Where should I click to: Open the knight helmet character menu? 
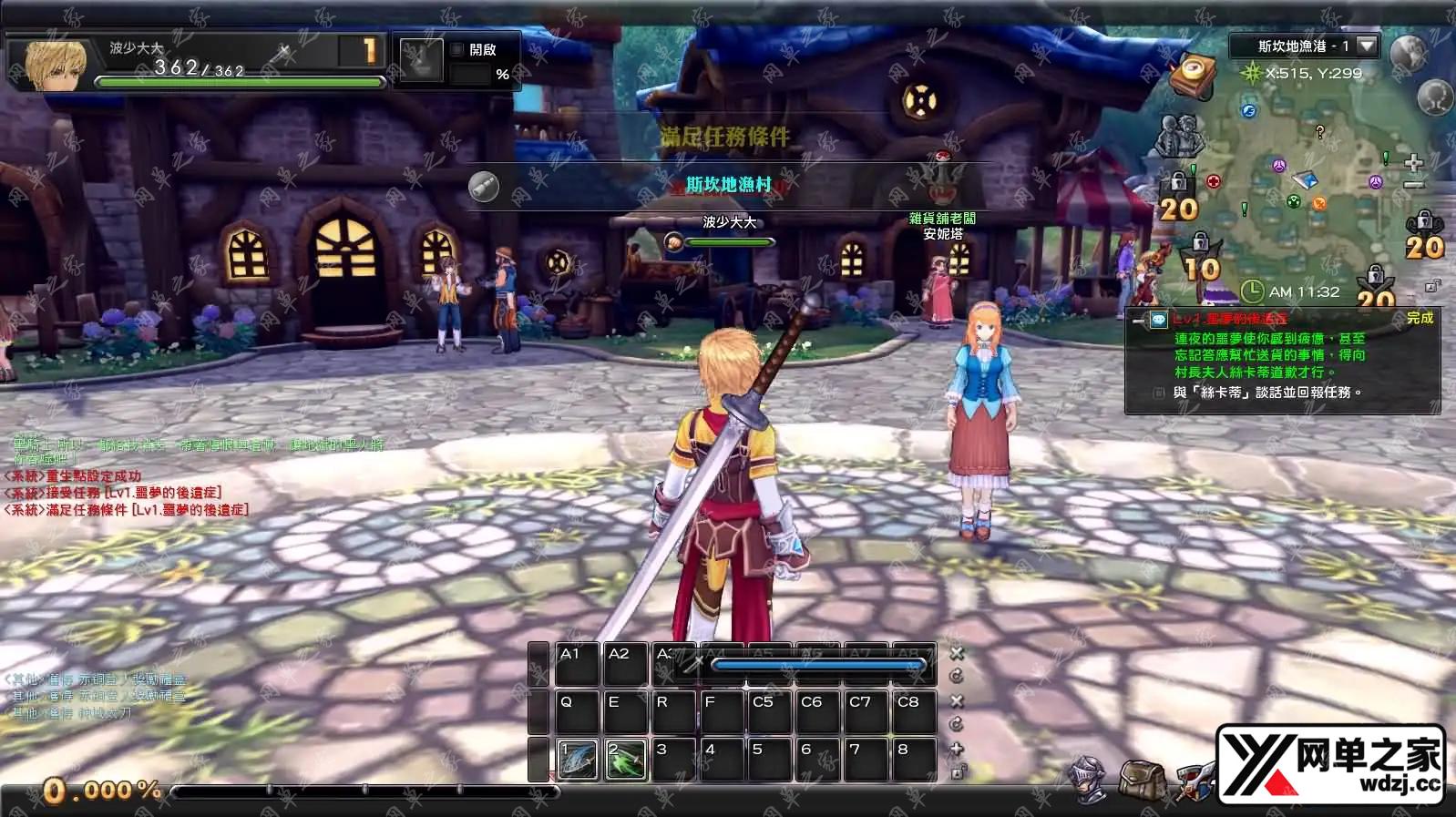point(1091,780)
